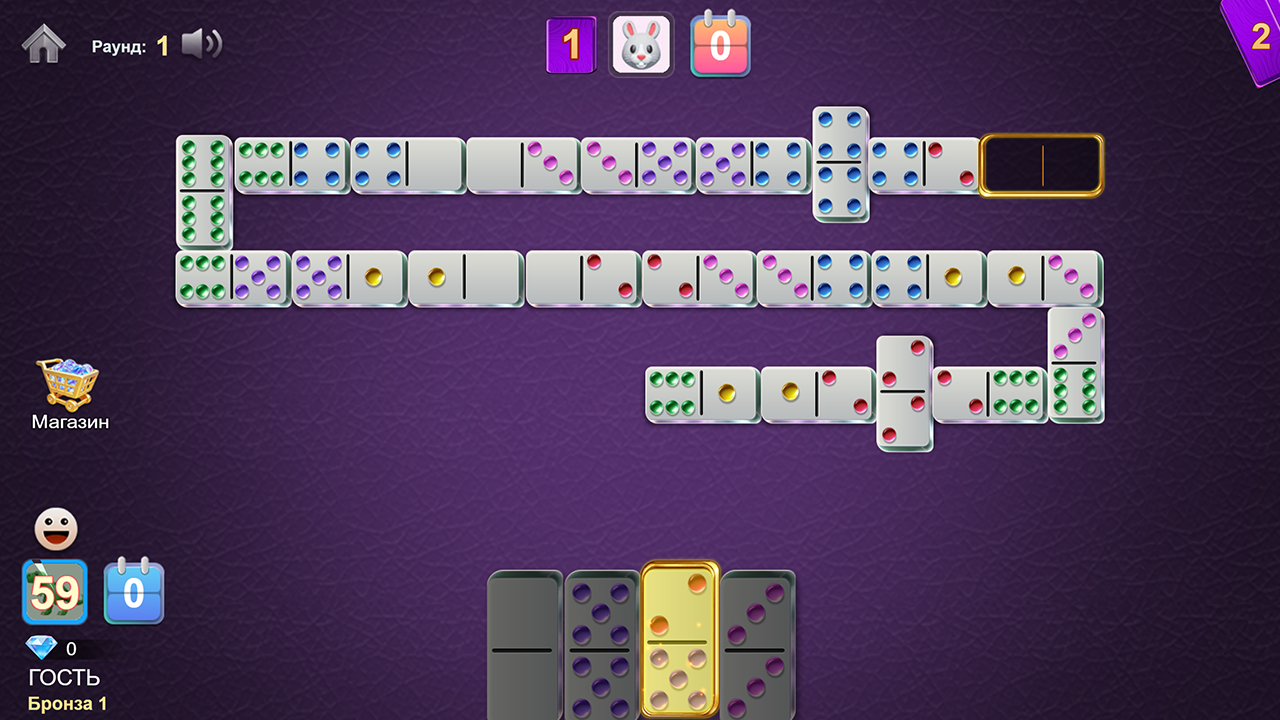Click the orange opponent score calendar
The image size is (1280, 720).
point(720,44)
